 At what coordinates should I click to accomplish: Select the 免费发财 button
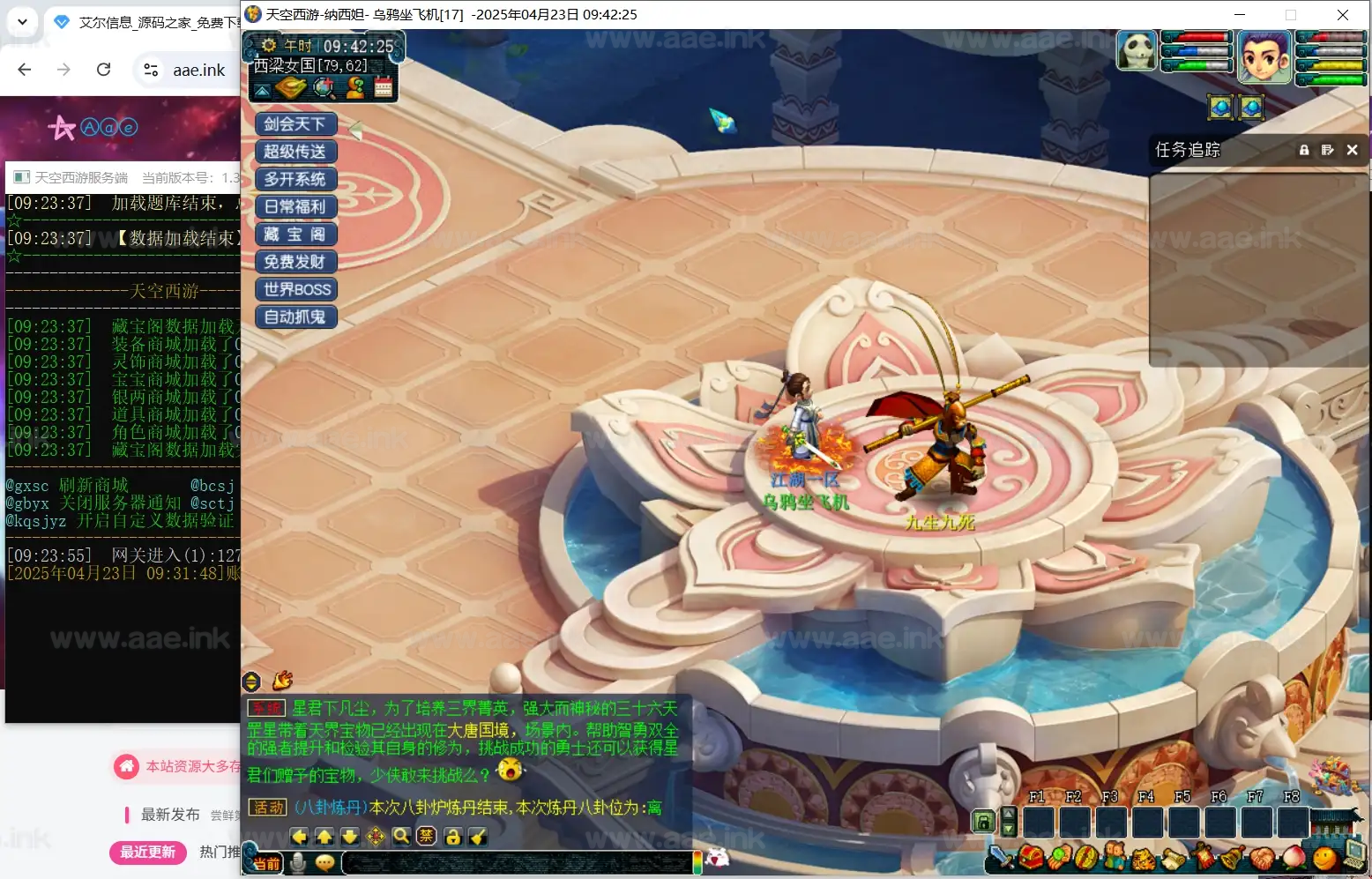click(295, 262)
